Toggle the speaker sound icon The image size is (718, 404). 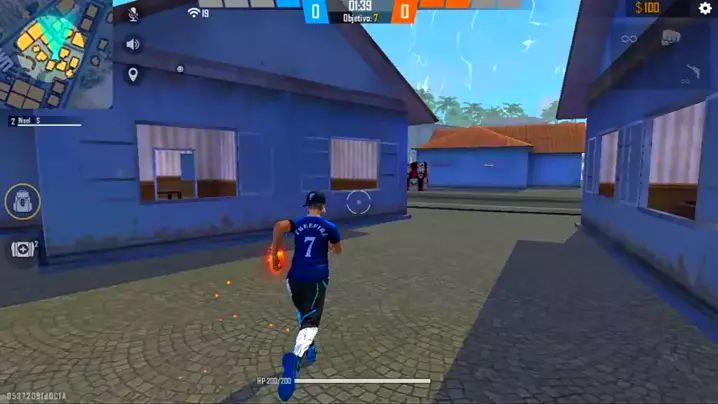point(133,44)
